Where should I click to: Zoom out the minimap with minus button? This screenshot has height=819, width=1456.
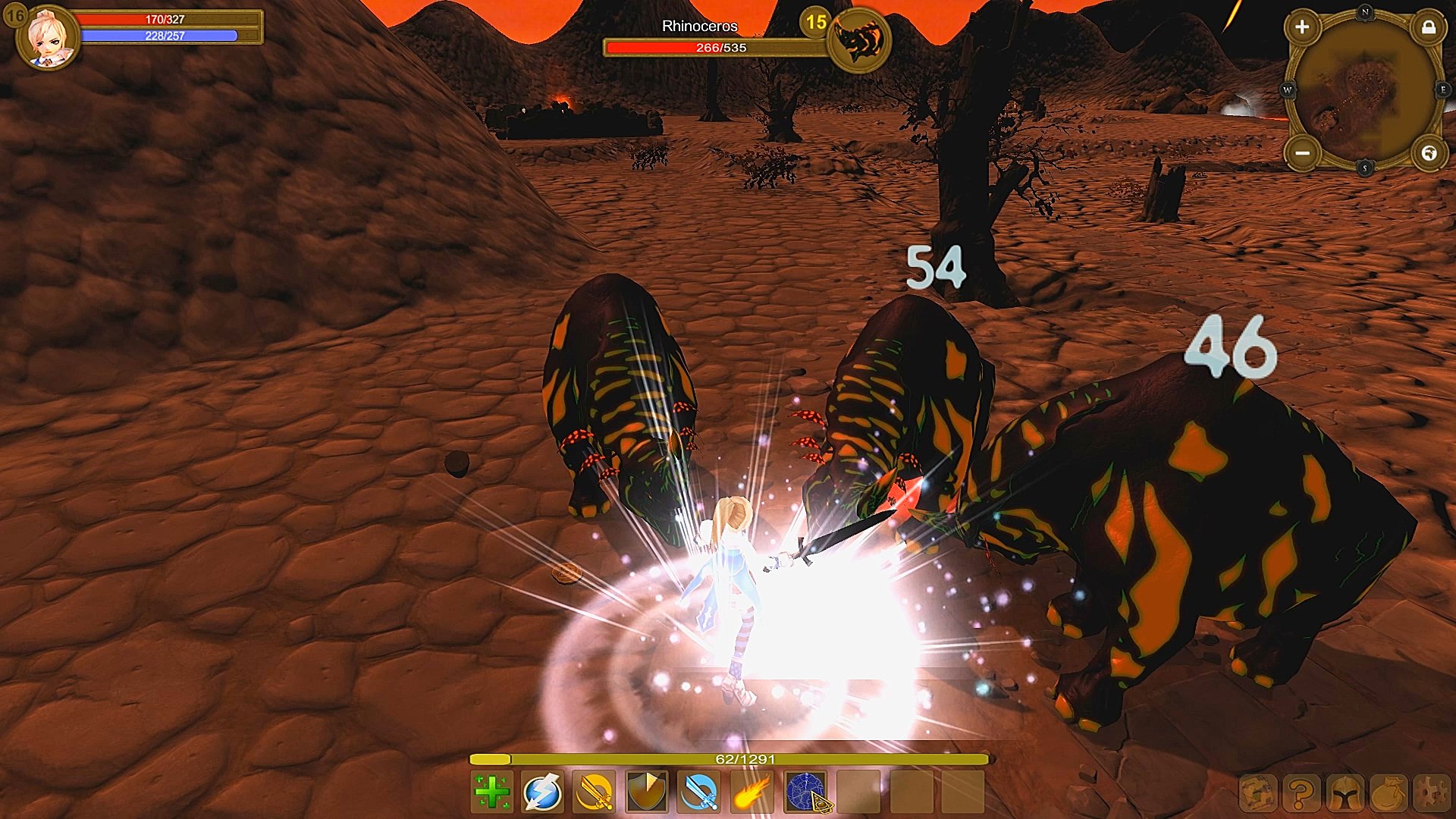tap(1302, 152)
